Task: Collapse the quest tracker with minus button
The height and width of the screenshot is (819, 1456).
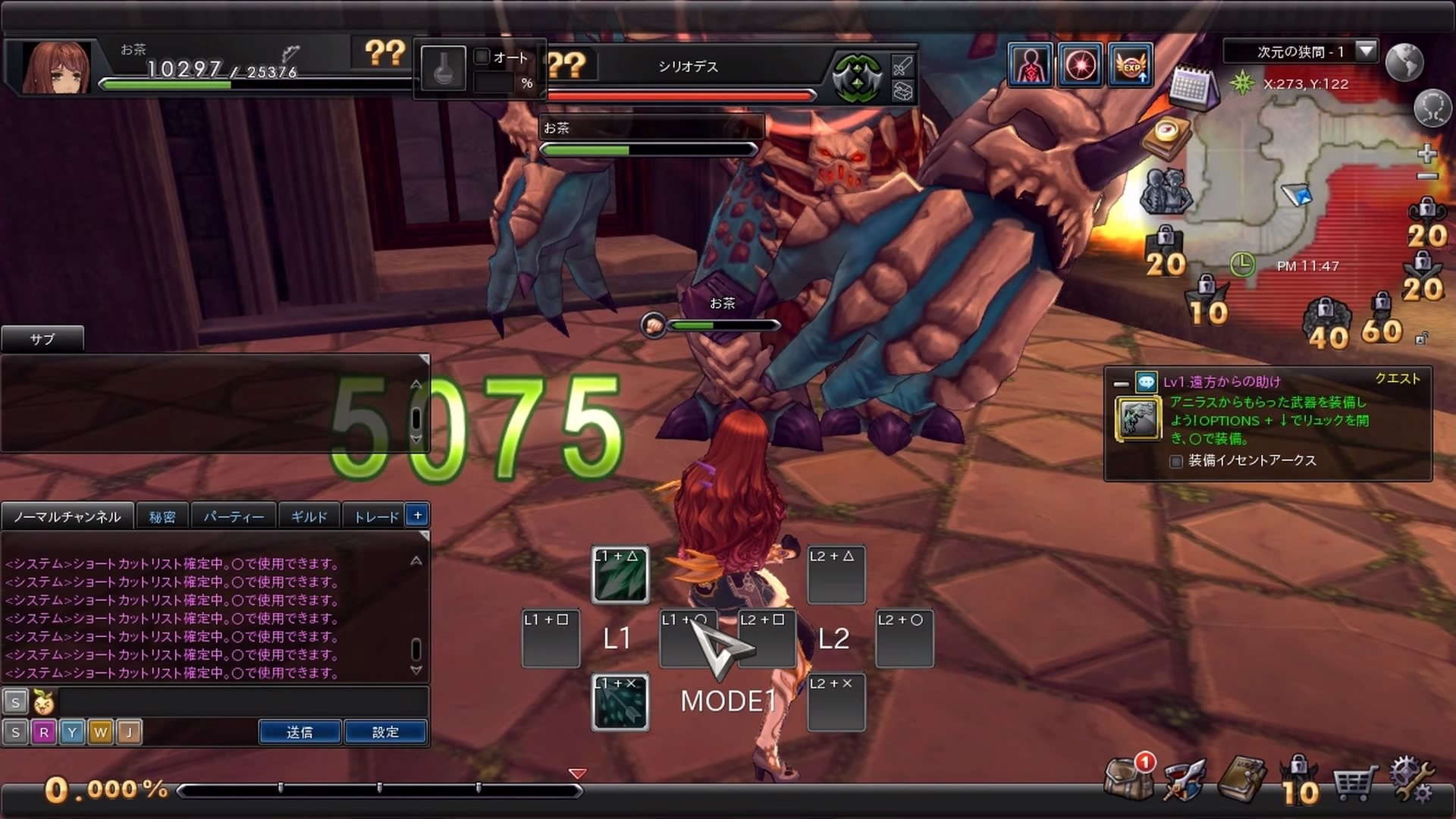Action: click(x=1121, y=384)
